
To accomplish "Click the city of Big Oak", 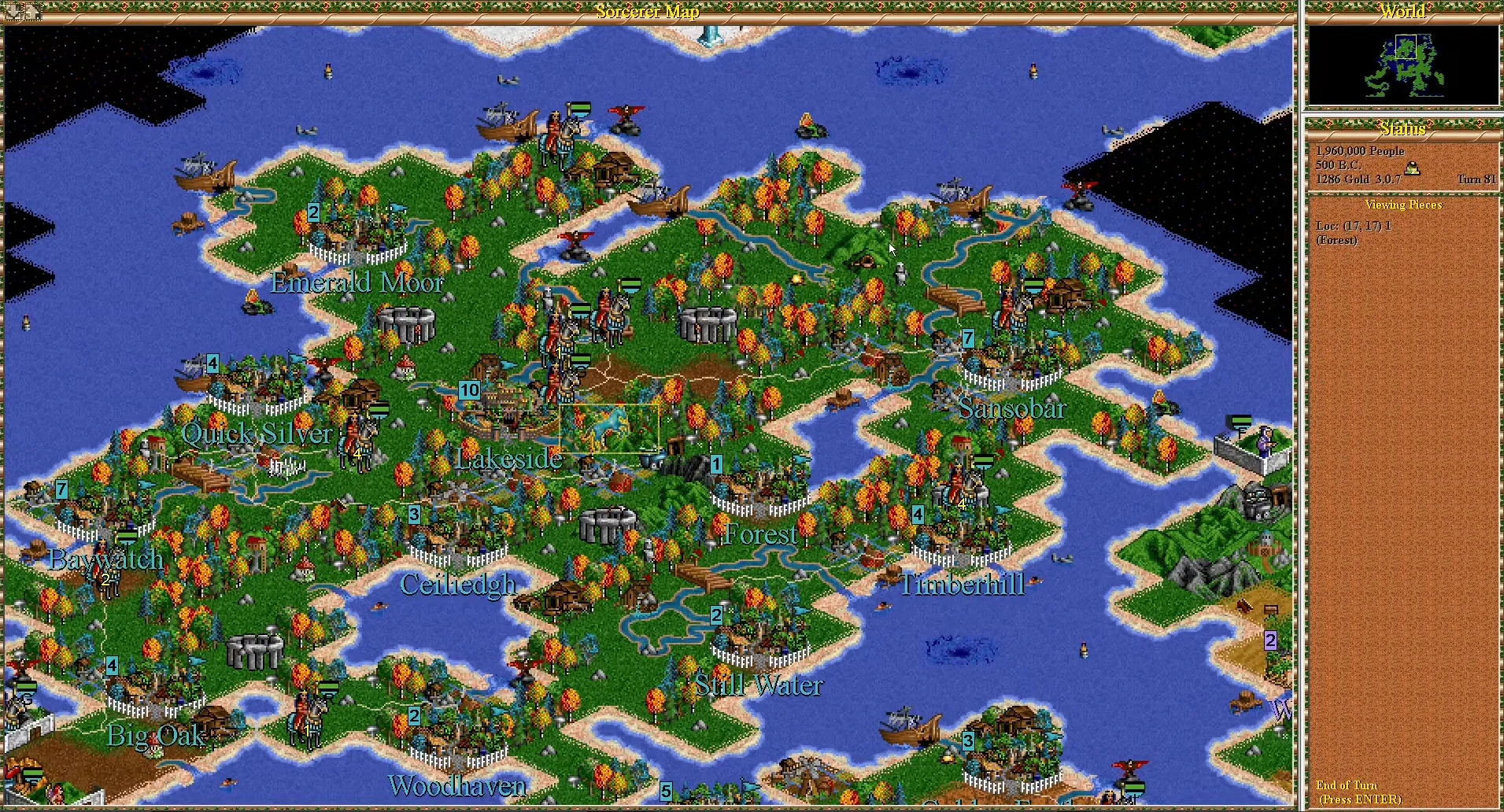I will click(146, 692).
